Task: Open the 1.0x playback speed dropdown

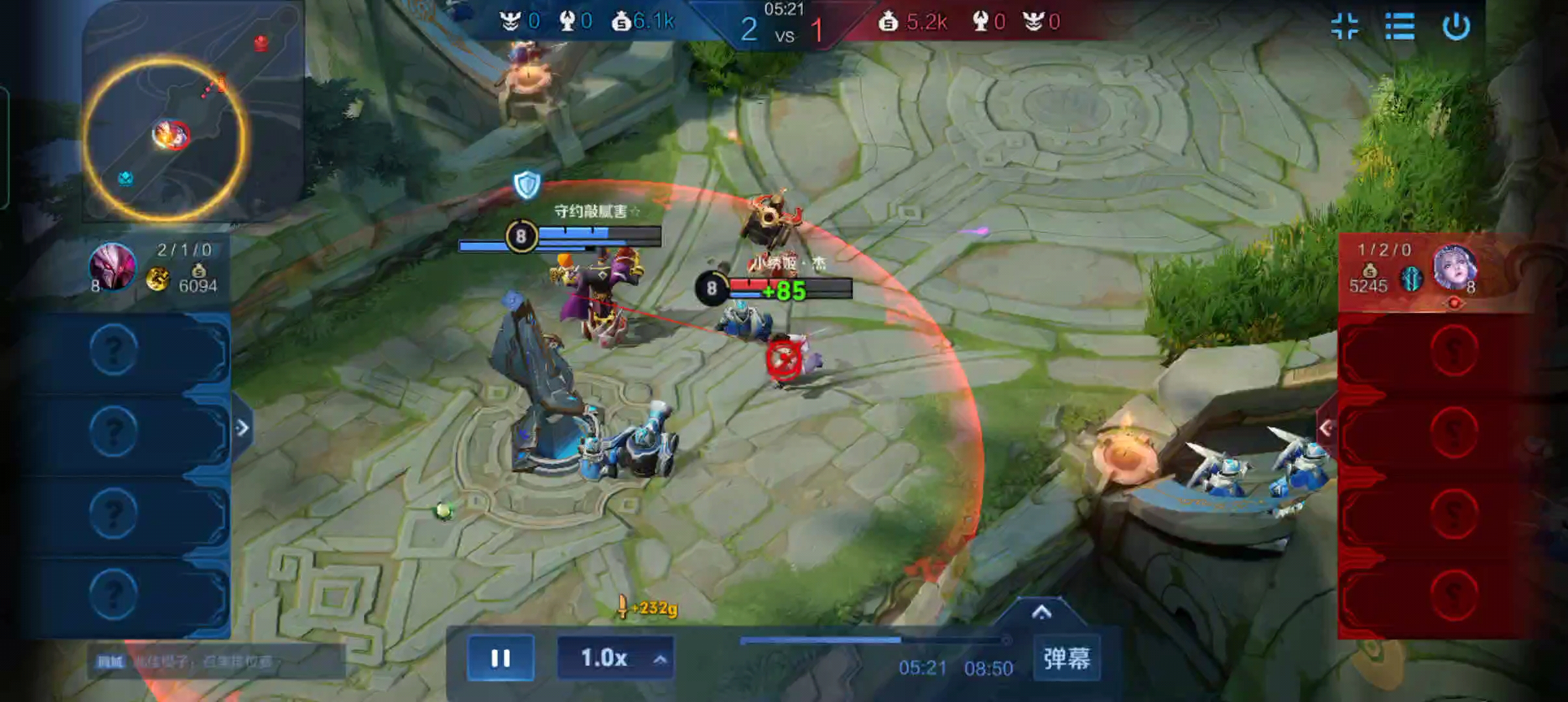Action: 615,658
